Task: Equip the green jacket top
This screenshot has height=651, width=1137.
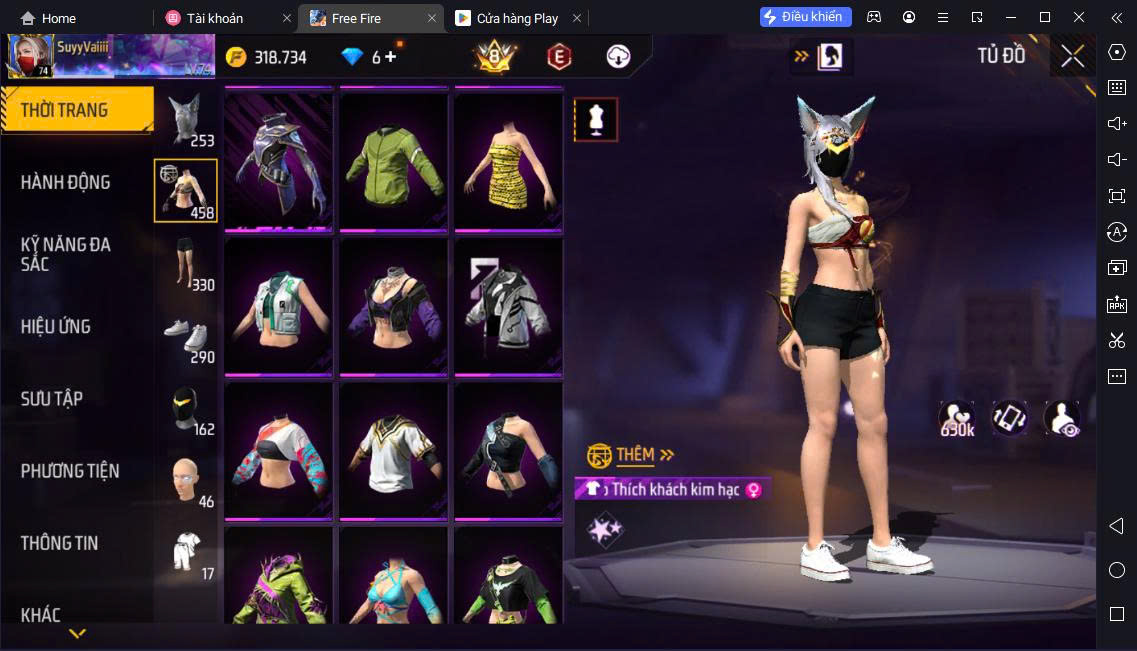Action: coord(393,160)
